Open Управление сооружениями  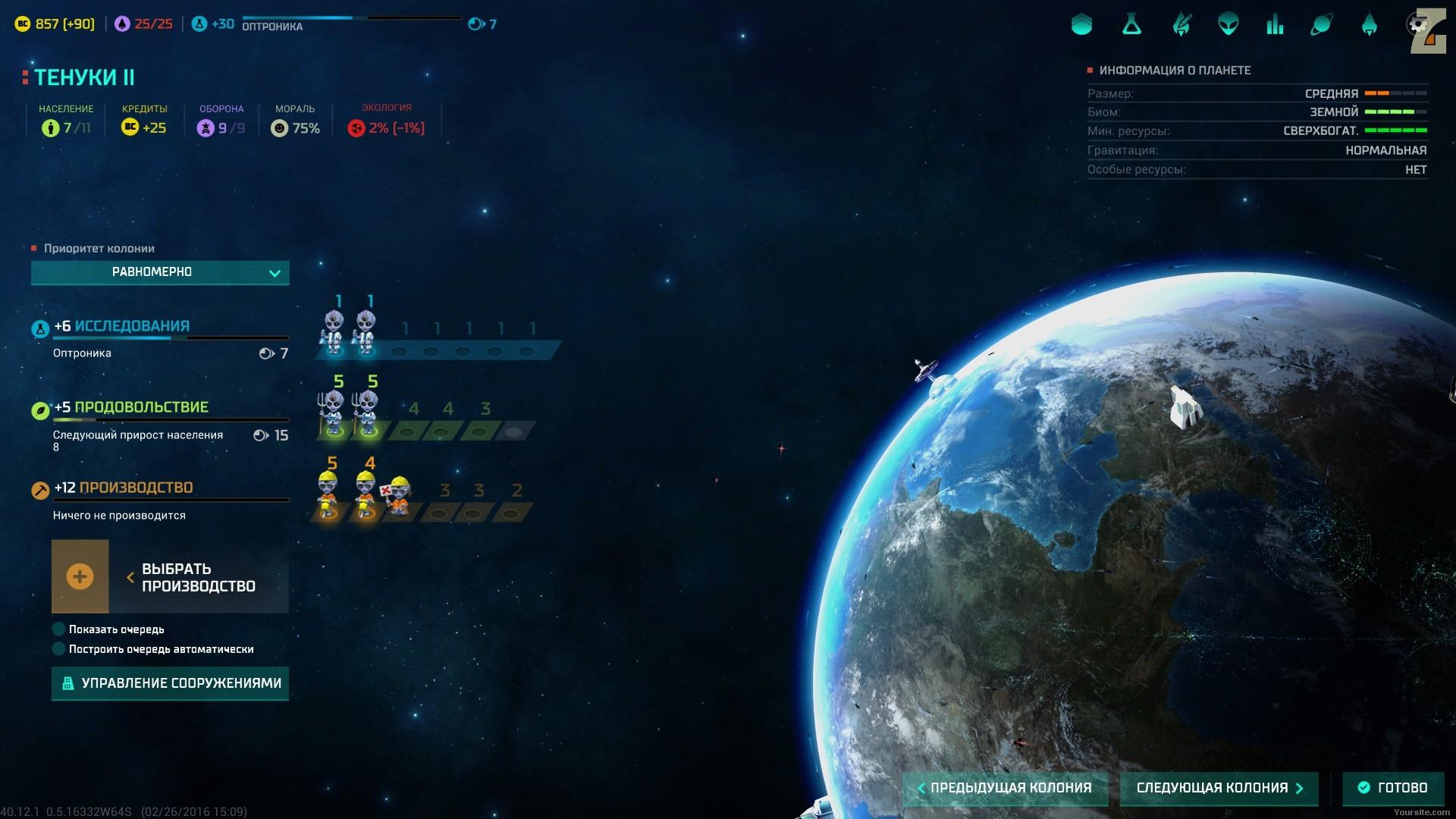[170, 683]
